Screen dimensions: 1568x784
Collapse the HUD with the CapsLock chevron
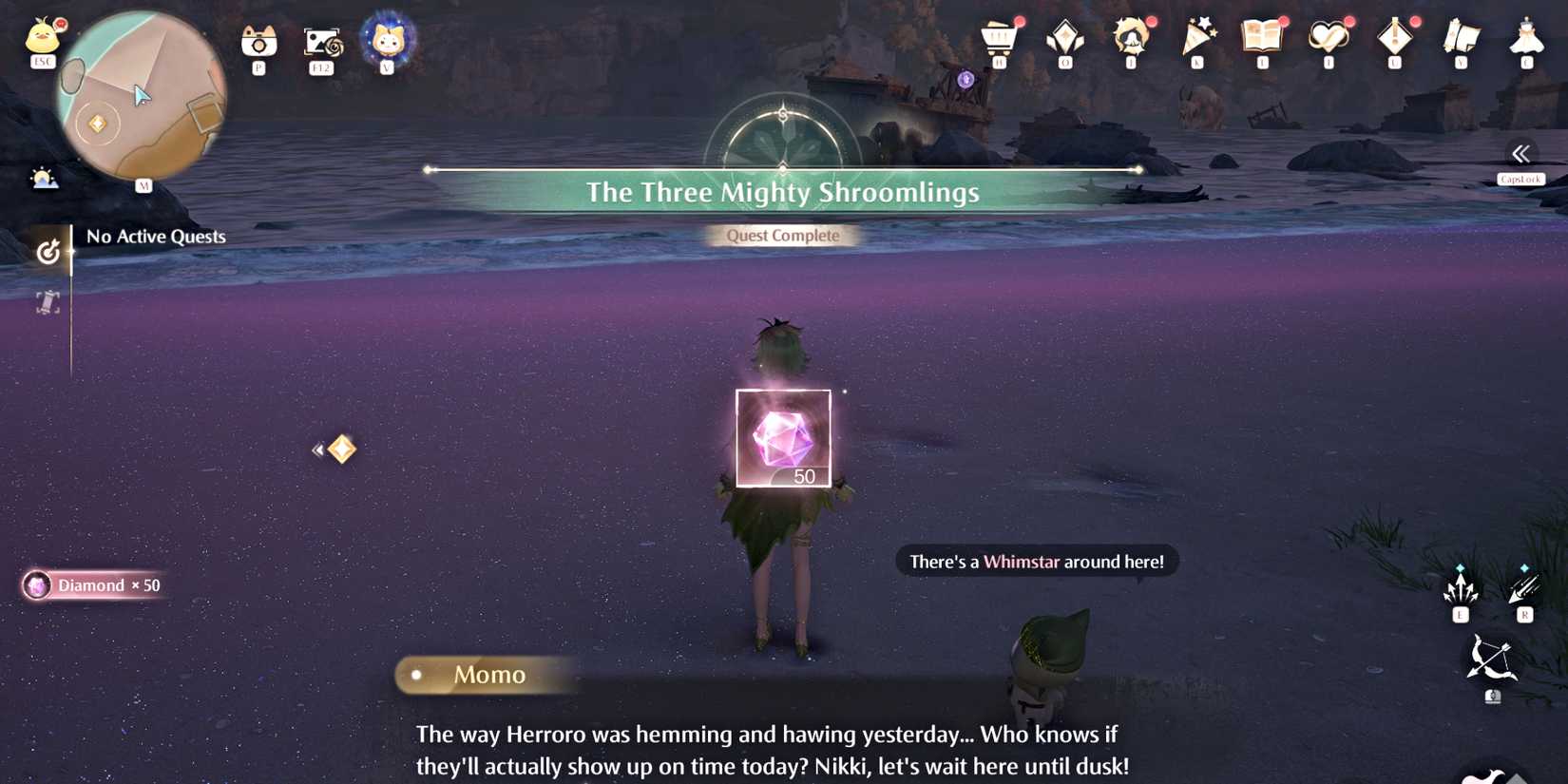[1520, 155]
